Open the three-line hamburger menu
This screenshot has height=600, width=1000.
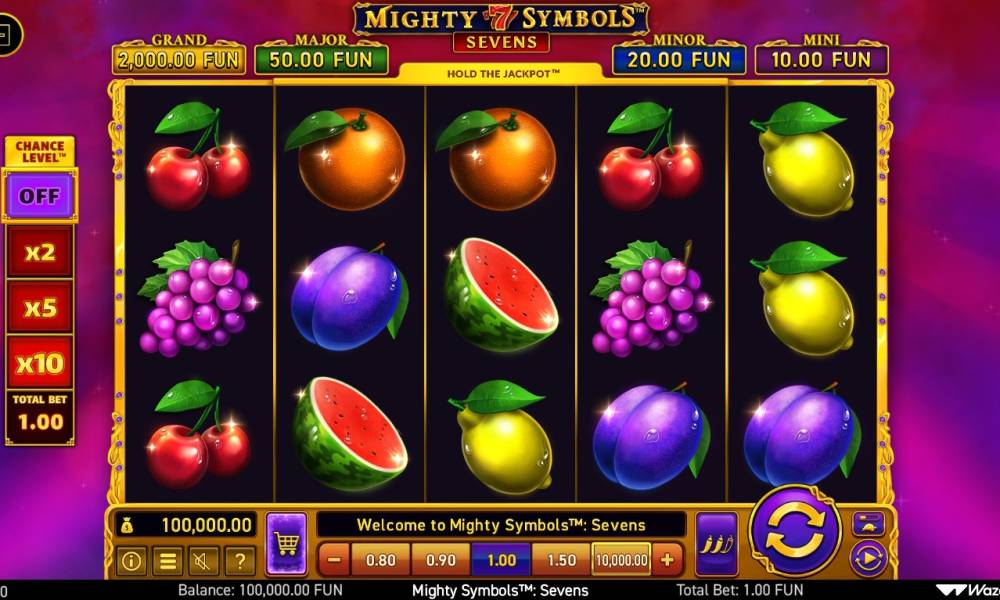(167, 561)
